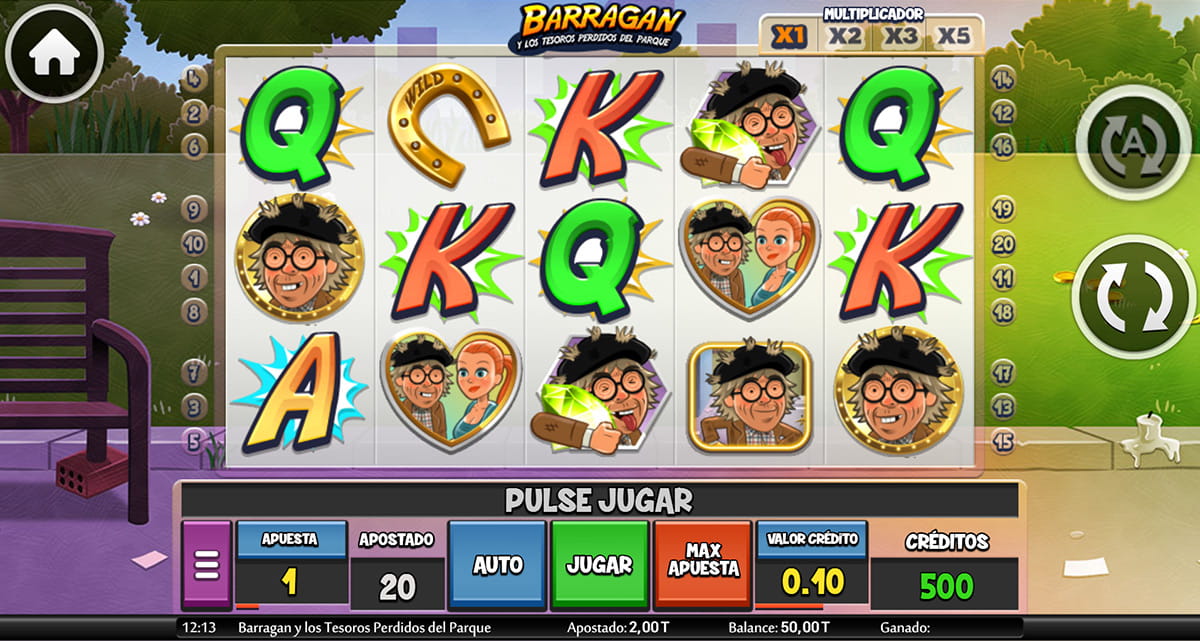Choose the X5 multiplier

tap(954, 36)
